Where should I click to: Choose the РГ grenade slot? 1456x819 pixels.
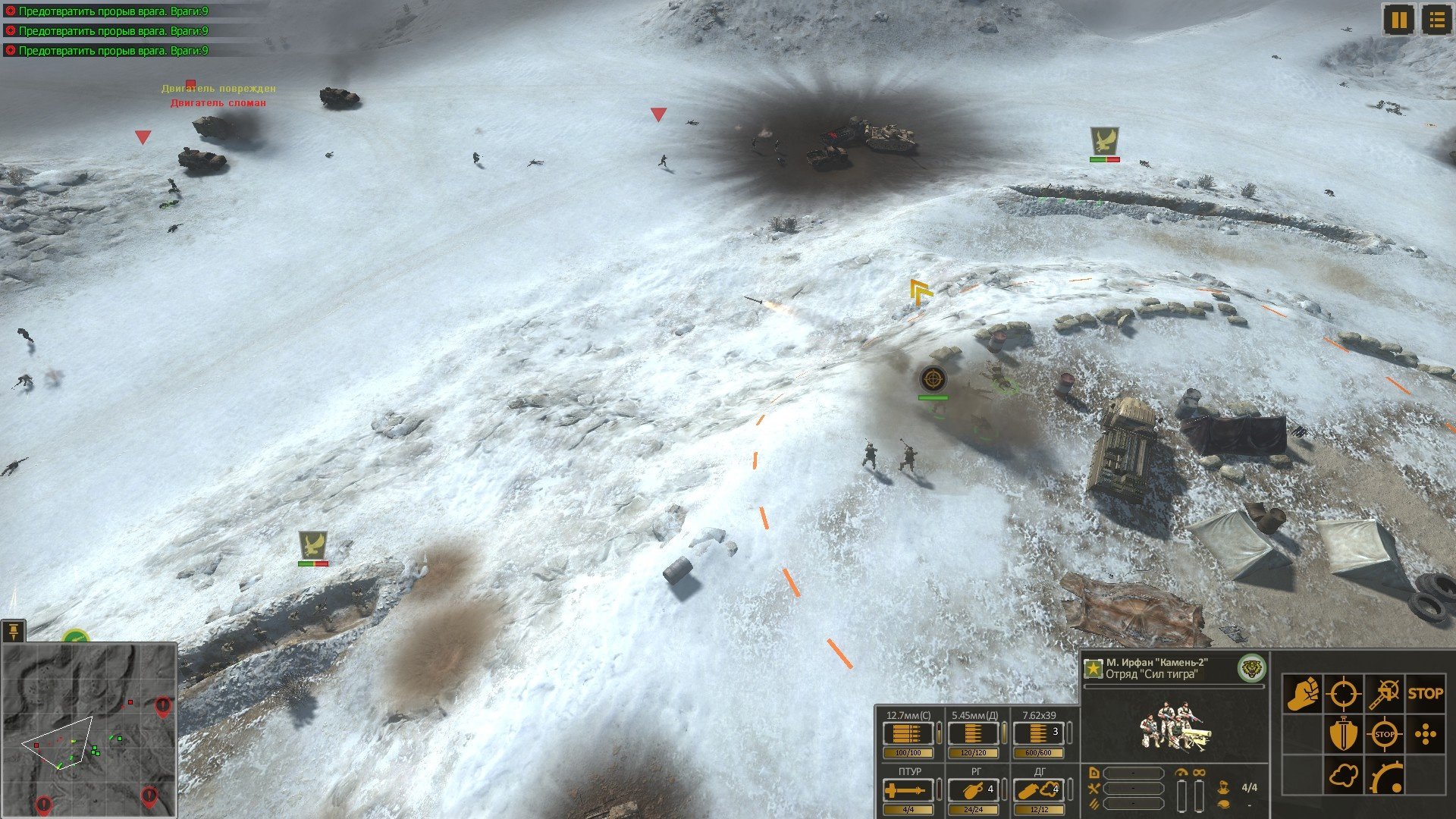[x=974, y=791]
